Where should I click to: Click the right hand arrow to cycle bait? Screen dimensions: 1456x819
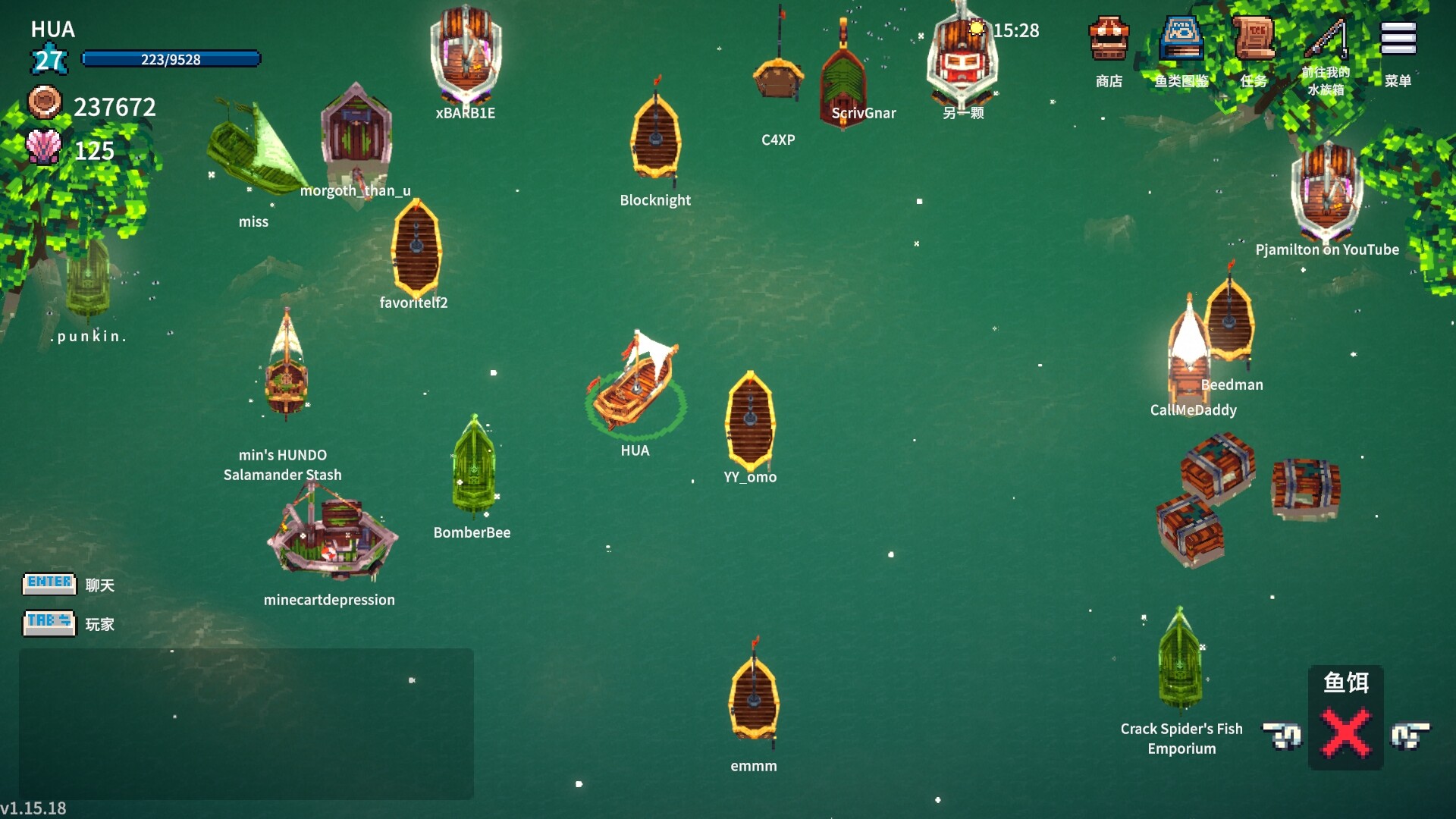pyautogui.click(x=1409, y=736)
